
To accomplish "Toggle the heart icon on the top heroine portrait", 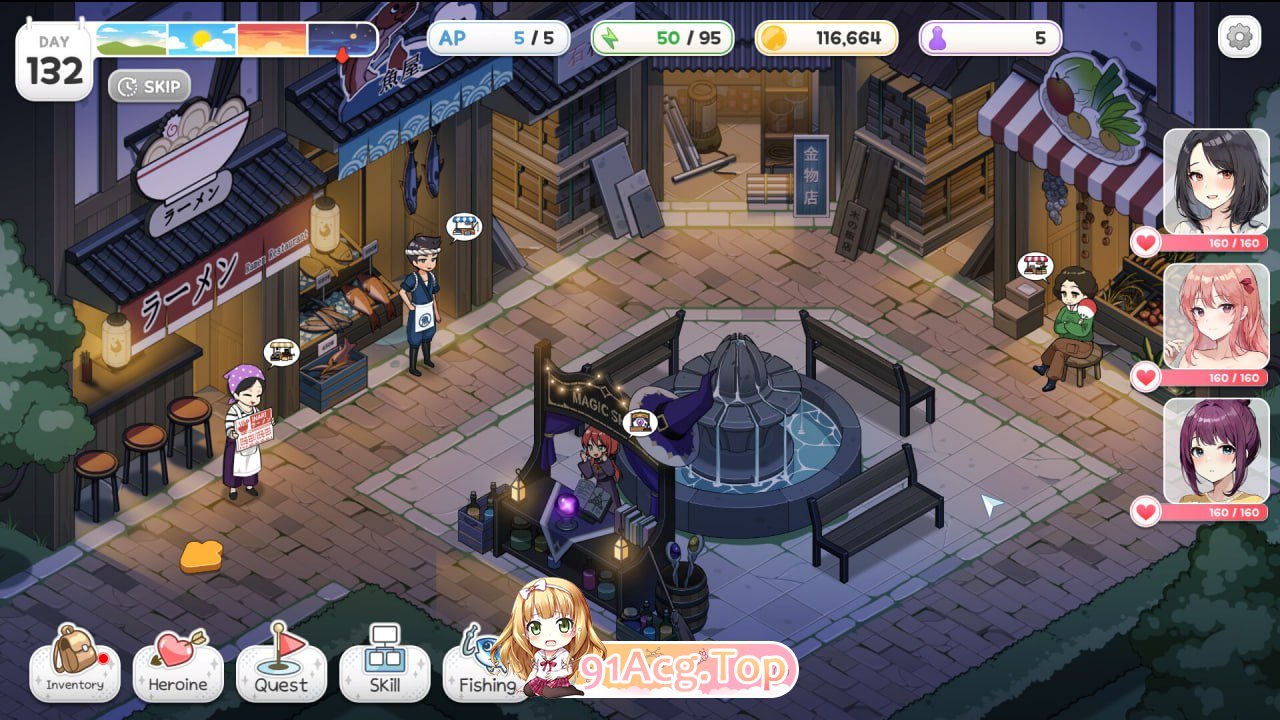I will click(1148, 240).
